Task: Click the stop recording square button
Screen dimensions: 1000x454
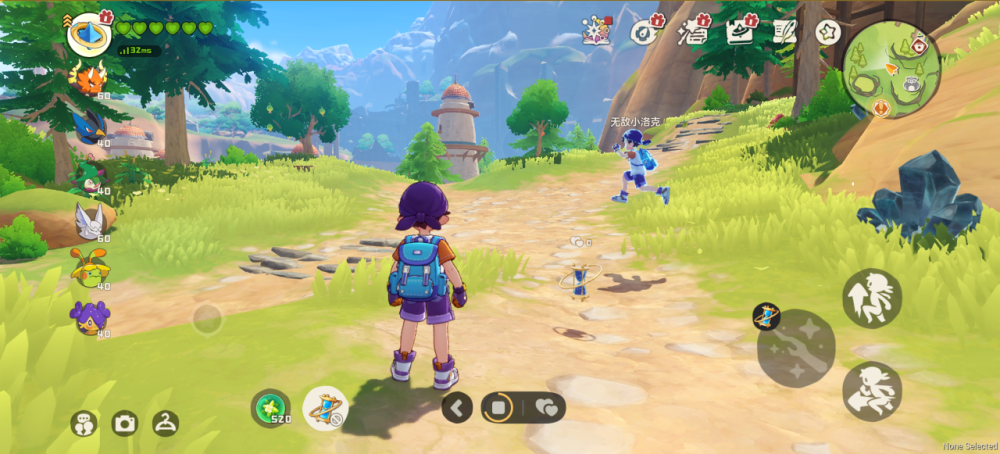Action: coord(497,407)
